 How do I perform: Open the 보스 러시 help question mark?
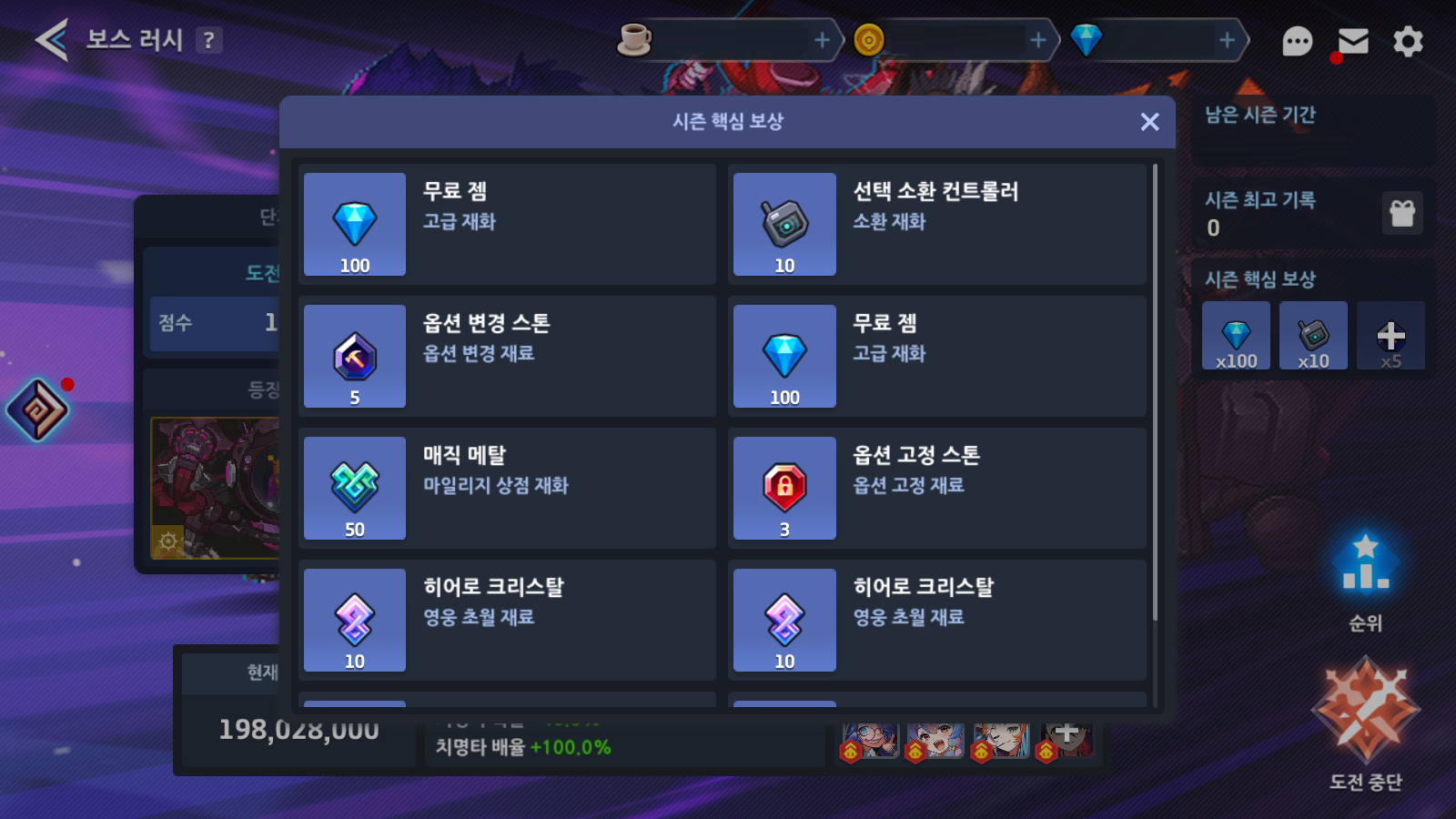point(209,40)
